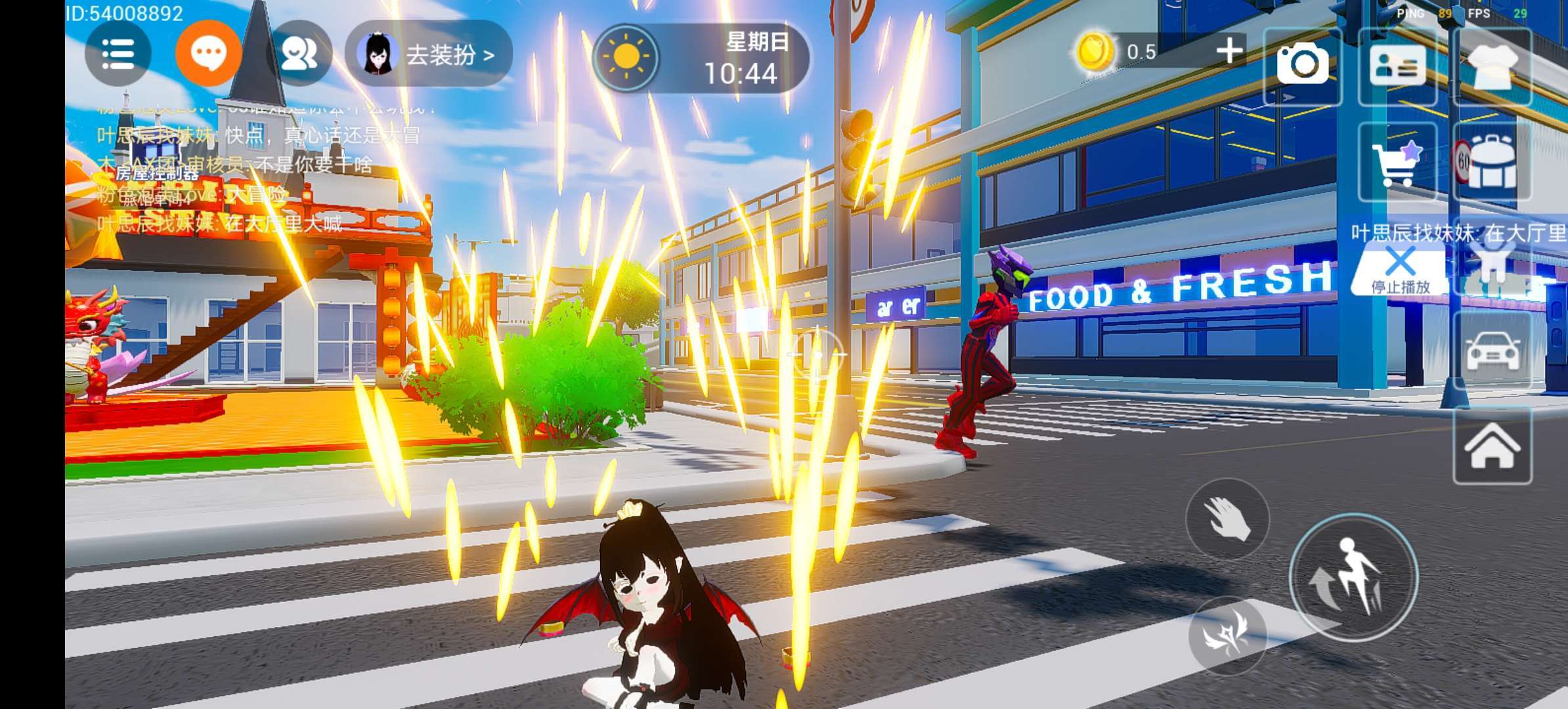Open the ID card profile icon
1568x709 pixels.
(1397, 66)
